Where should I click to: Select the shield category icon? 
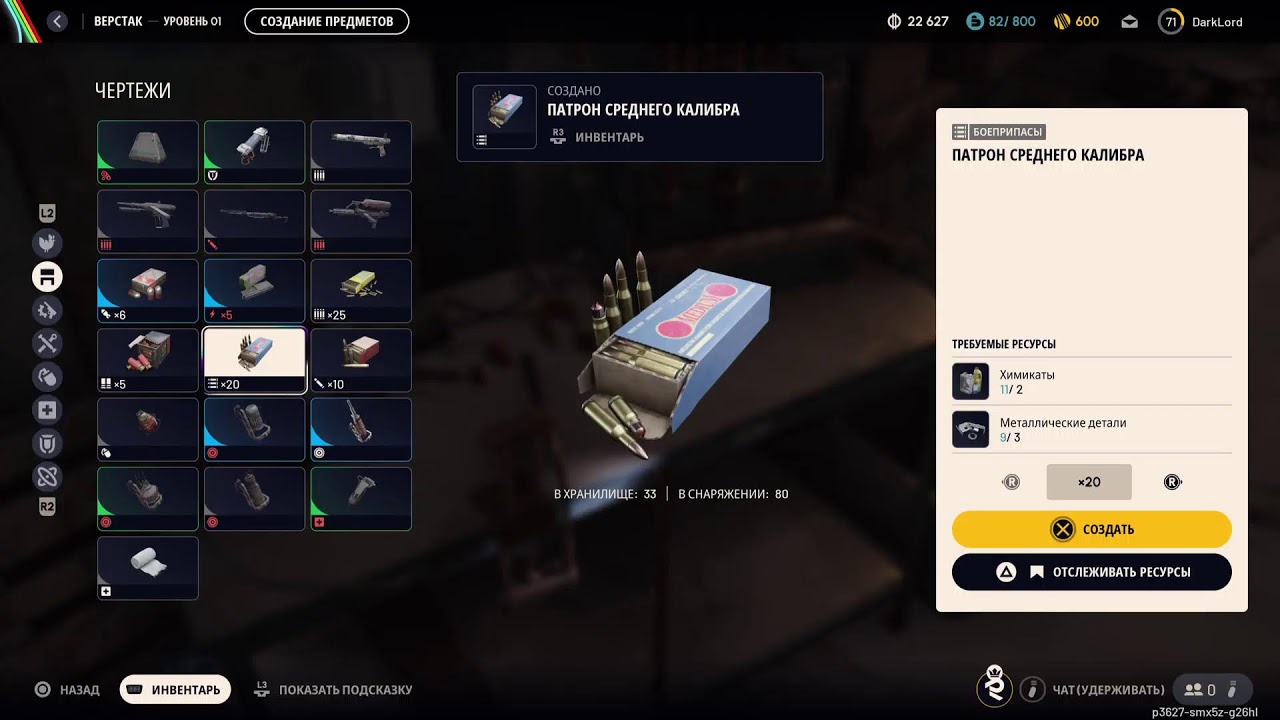pos(47,443)
